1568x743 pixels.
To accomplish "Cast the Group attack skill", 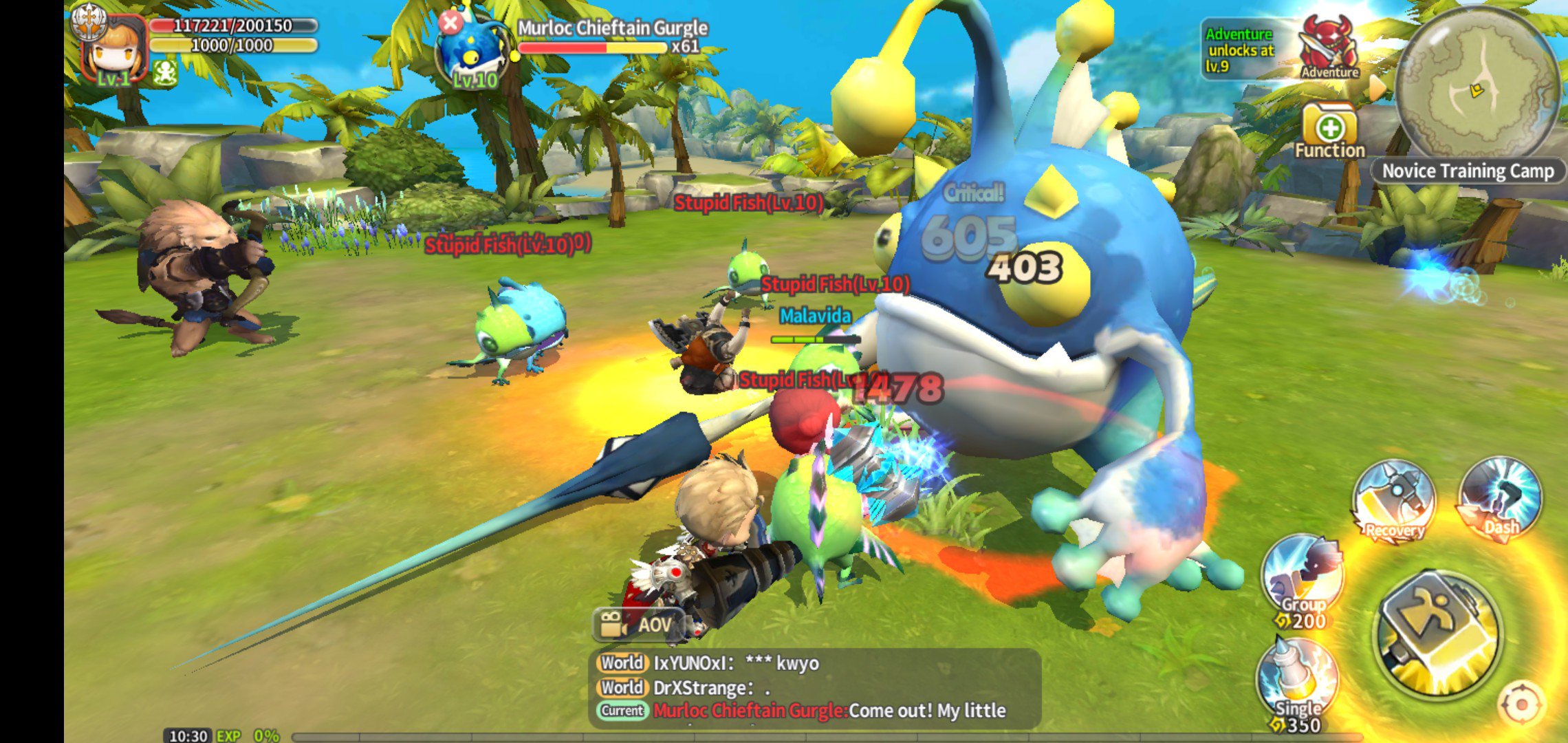I will (1302, 578).
